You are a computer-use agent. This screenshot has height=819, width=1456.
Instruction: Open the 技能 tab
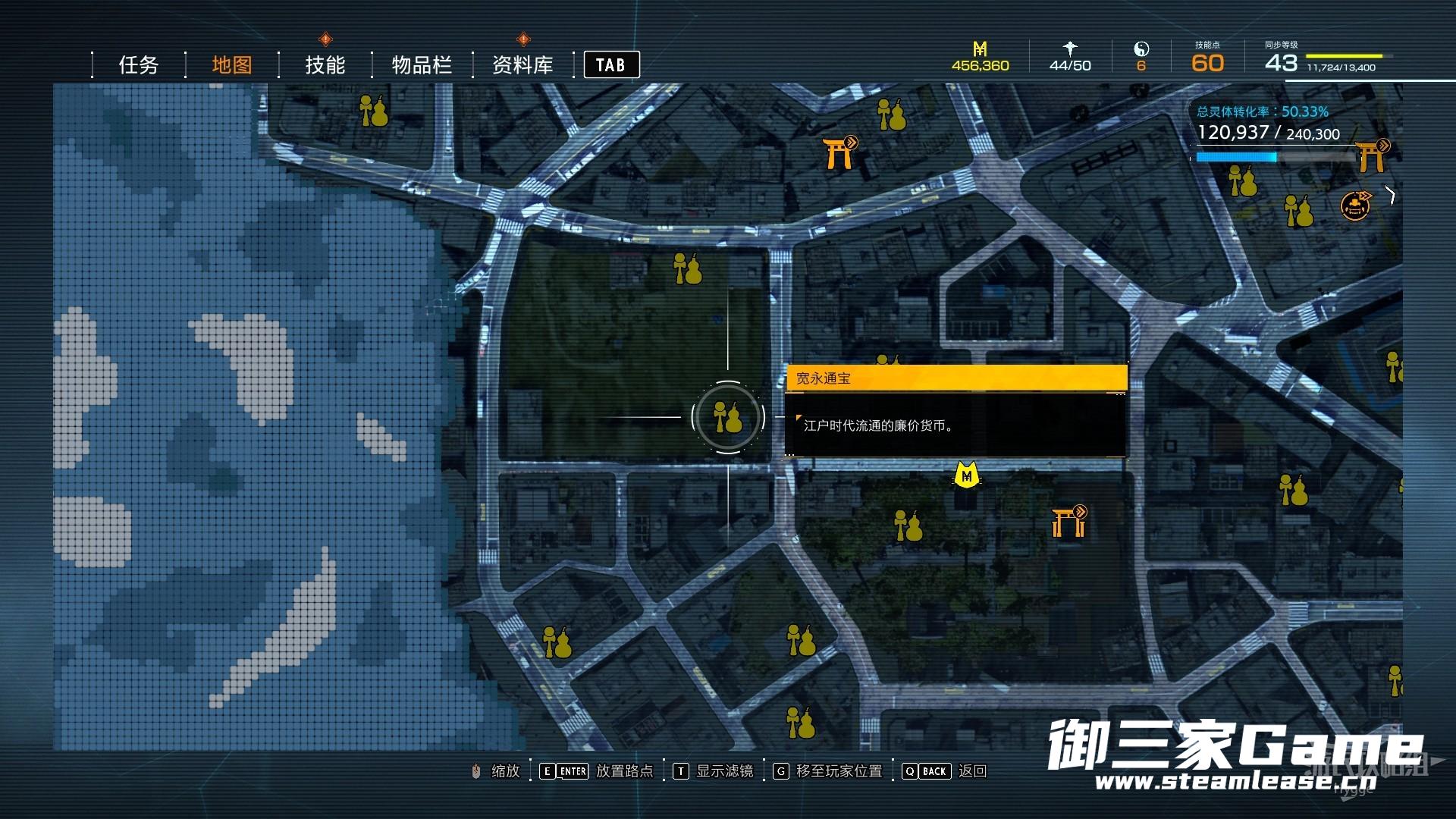click(x=325, y=65)
